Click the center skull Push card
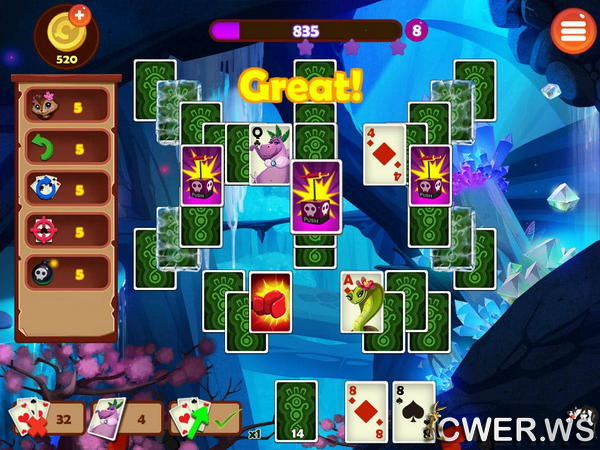Screen dimensions: 600x450 [316, 196]
